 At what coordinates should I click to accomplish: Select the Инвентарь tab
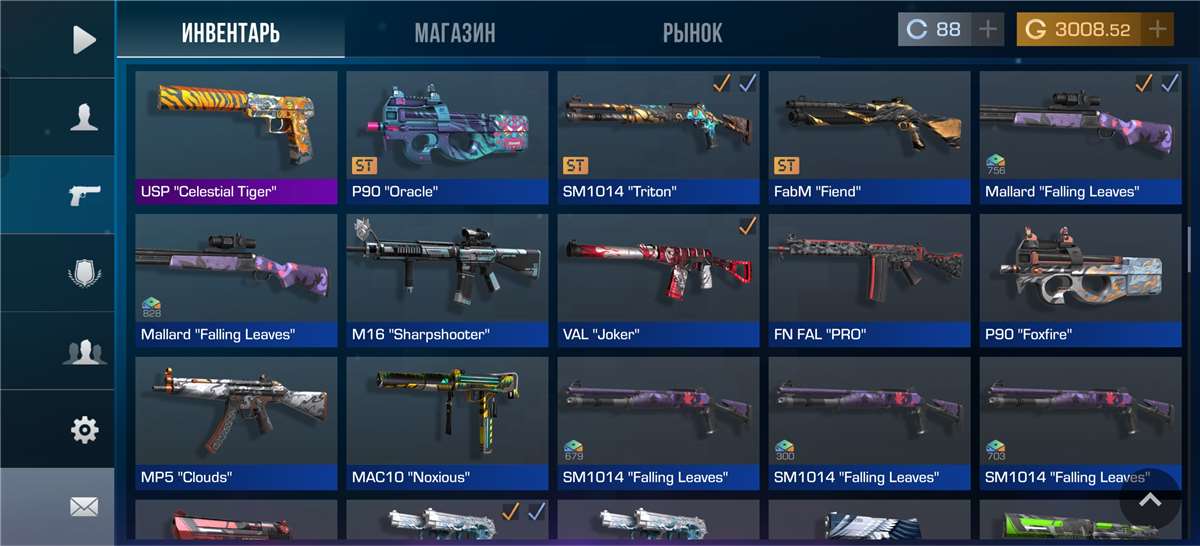(x=231, y=33)
